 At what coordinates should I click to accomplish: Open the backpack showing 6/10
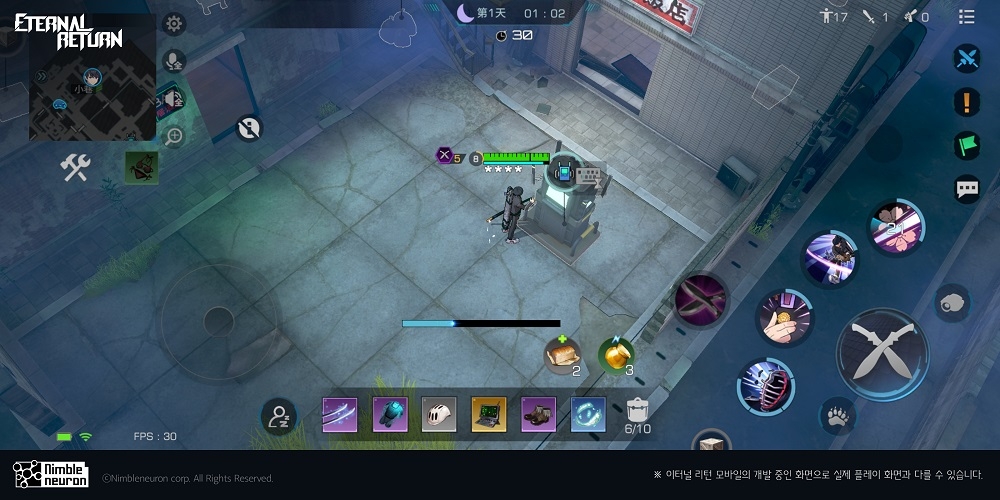coord(638,414)
